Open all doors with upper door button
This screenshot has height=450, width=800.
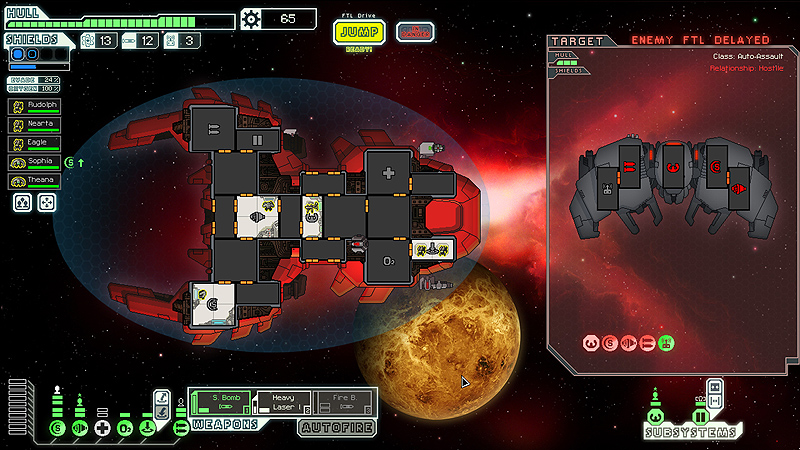(x=715, y=386)
